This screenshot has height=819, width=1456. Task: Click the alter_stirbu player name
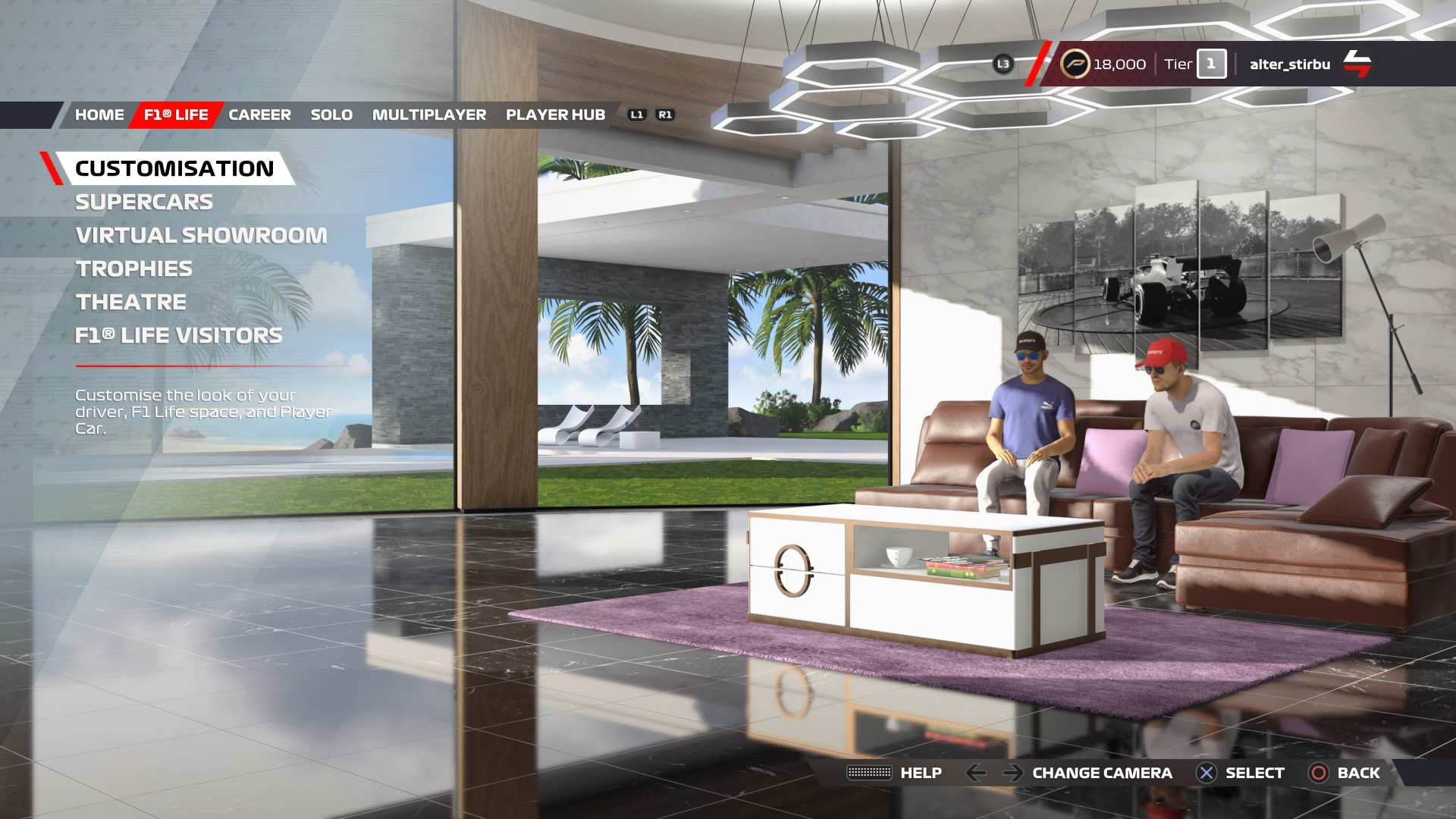pyautogui.click(x=1290, y=64)
